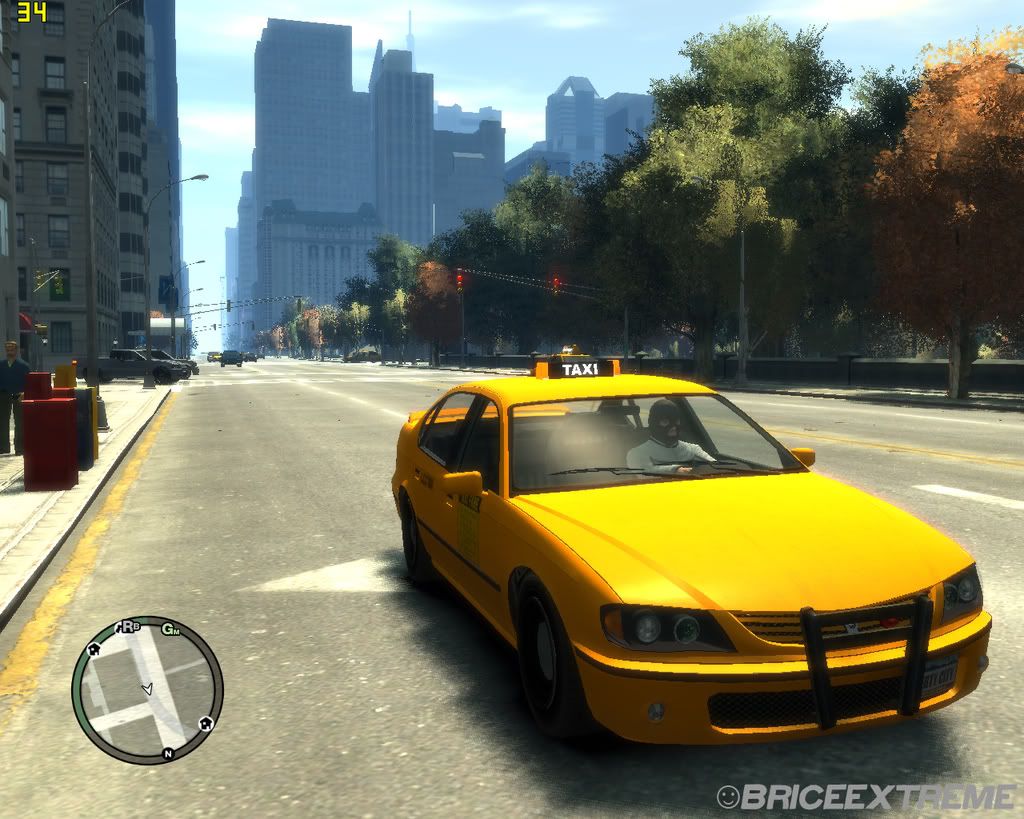Click the N north indicator on the radar

click(168, 753)
